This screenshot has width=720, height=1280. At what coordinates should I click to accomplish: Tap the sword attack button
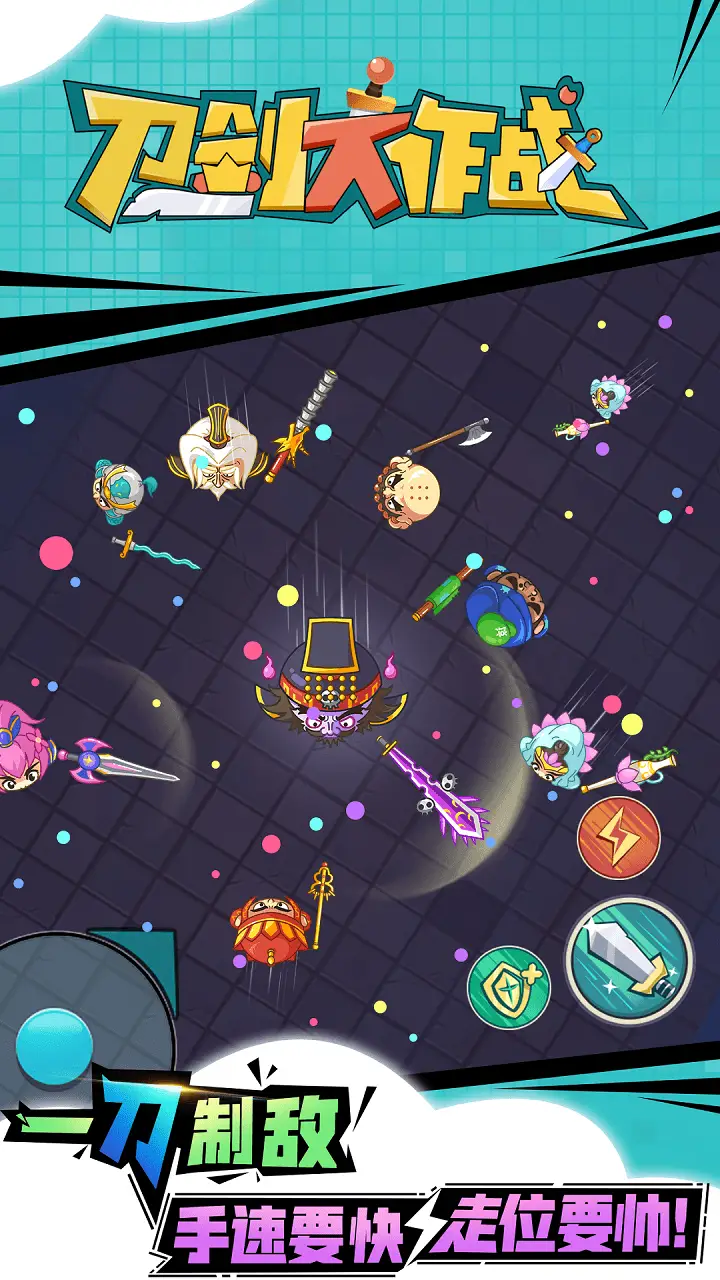(628, 959)
